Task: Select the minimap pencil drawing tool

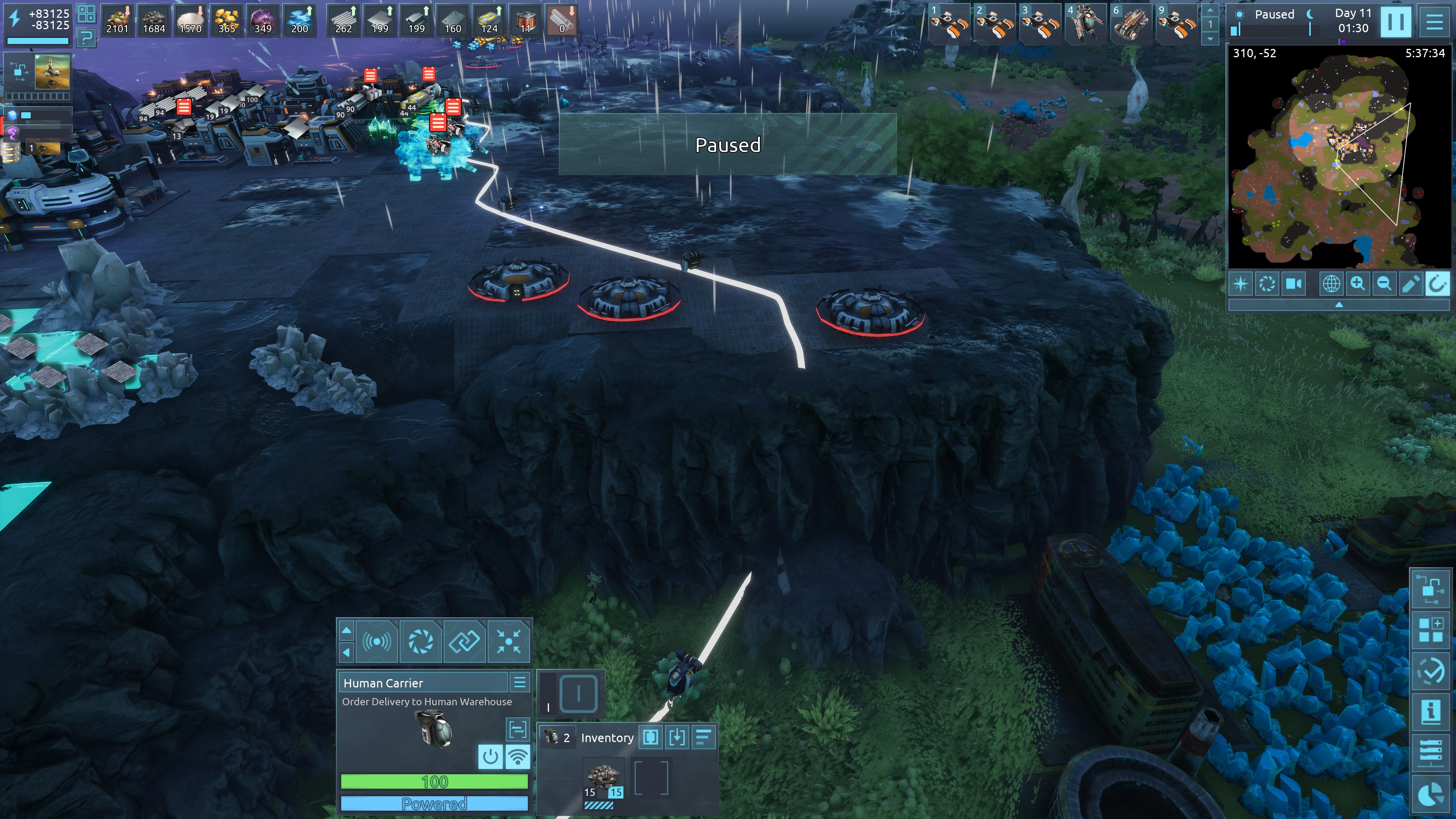Action: (1410, 284)
